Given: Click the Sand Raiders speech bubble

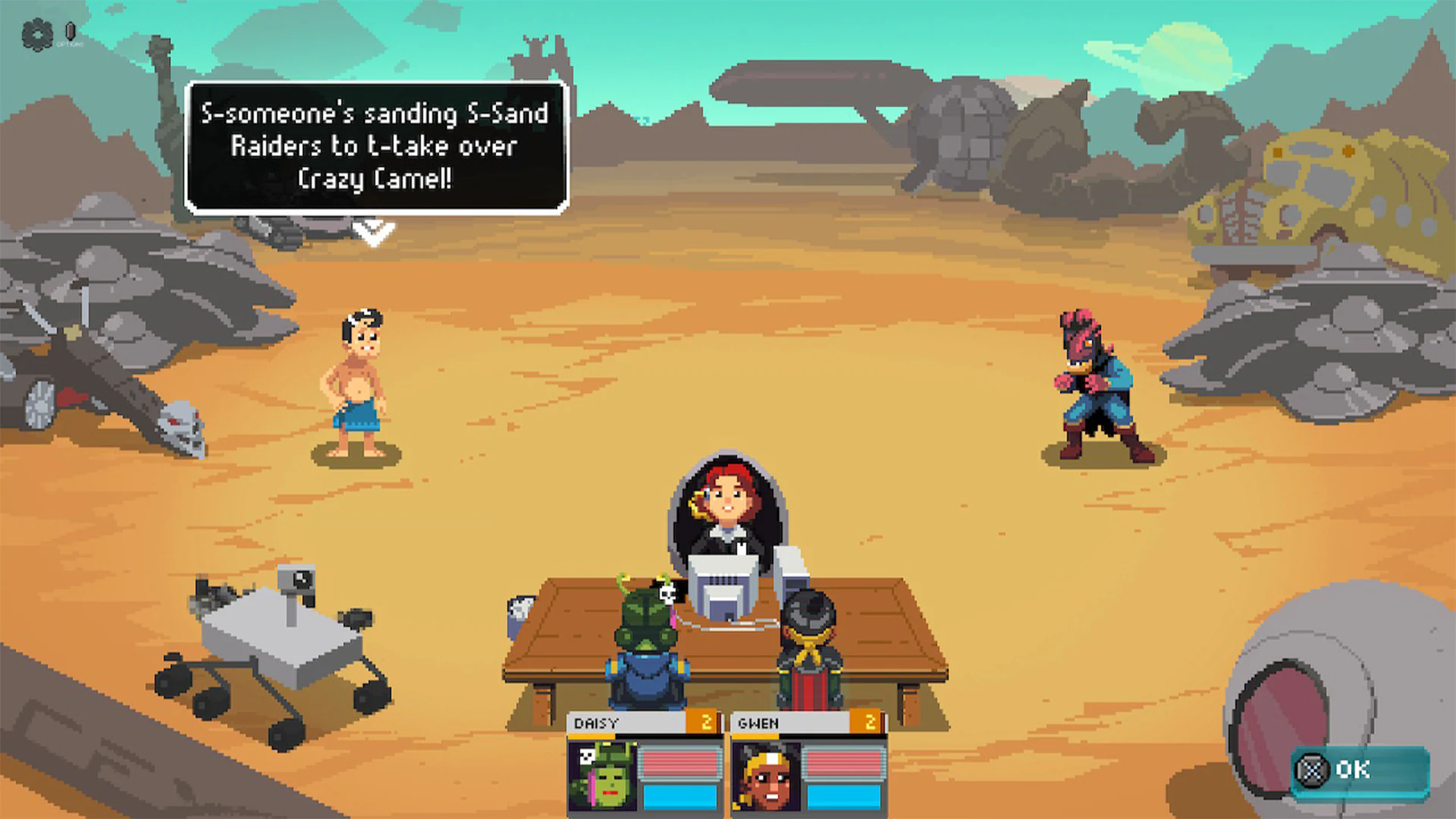Looking at the screenshot, I should 374,146.
